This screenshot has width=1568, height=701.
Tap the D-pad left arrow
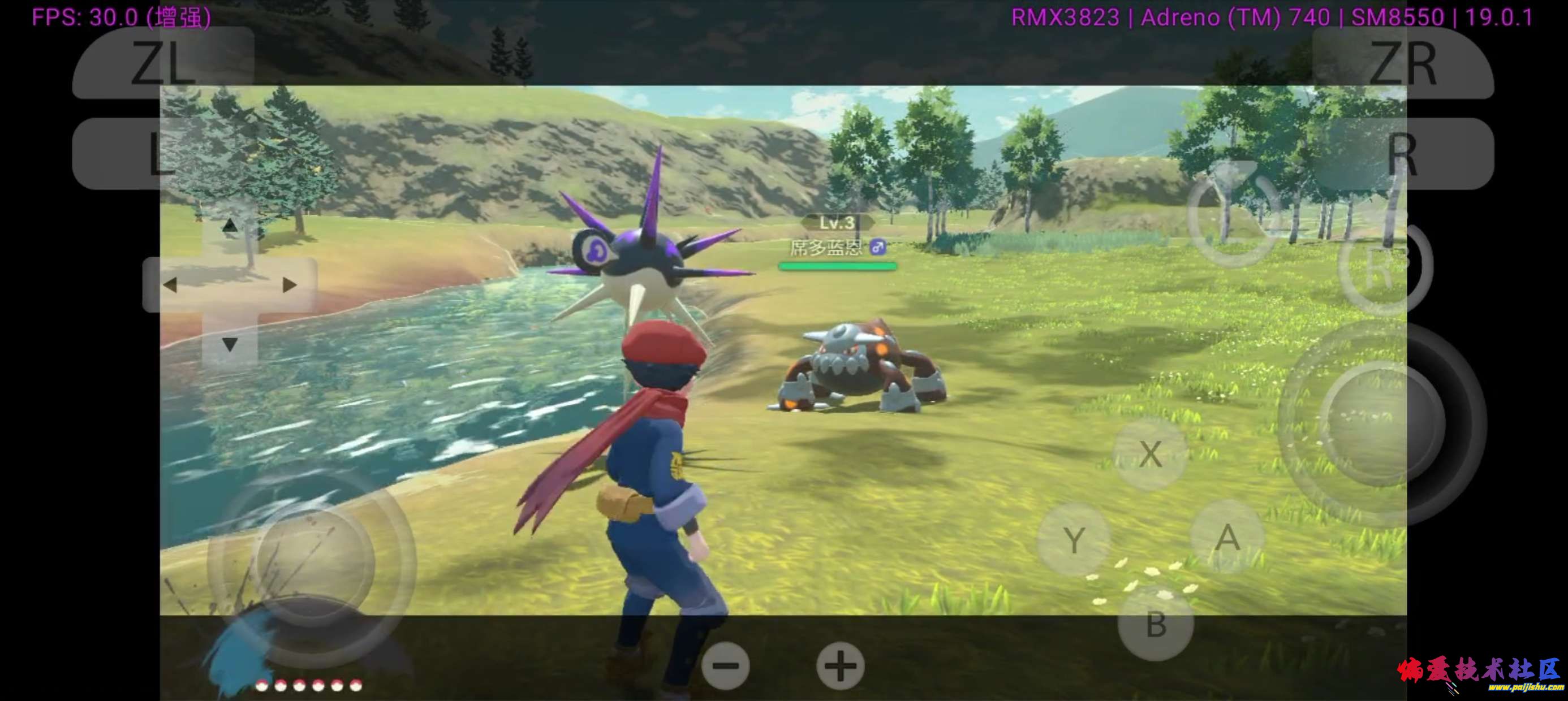[170, 285]
